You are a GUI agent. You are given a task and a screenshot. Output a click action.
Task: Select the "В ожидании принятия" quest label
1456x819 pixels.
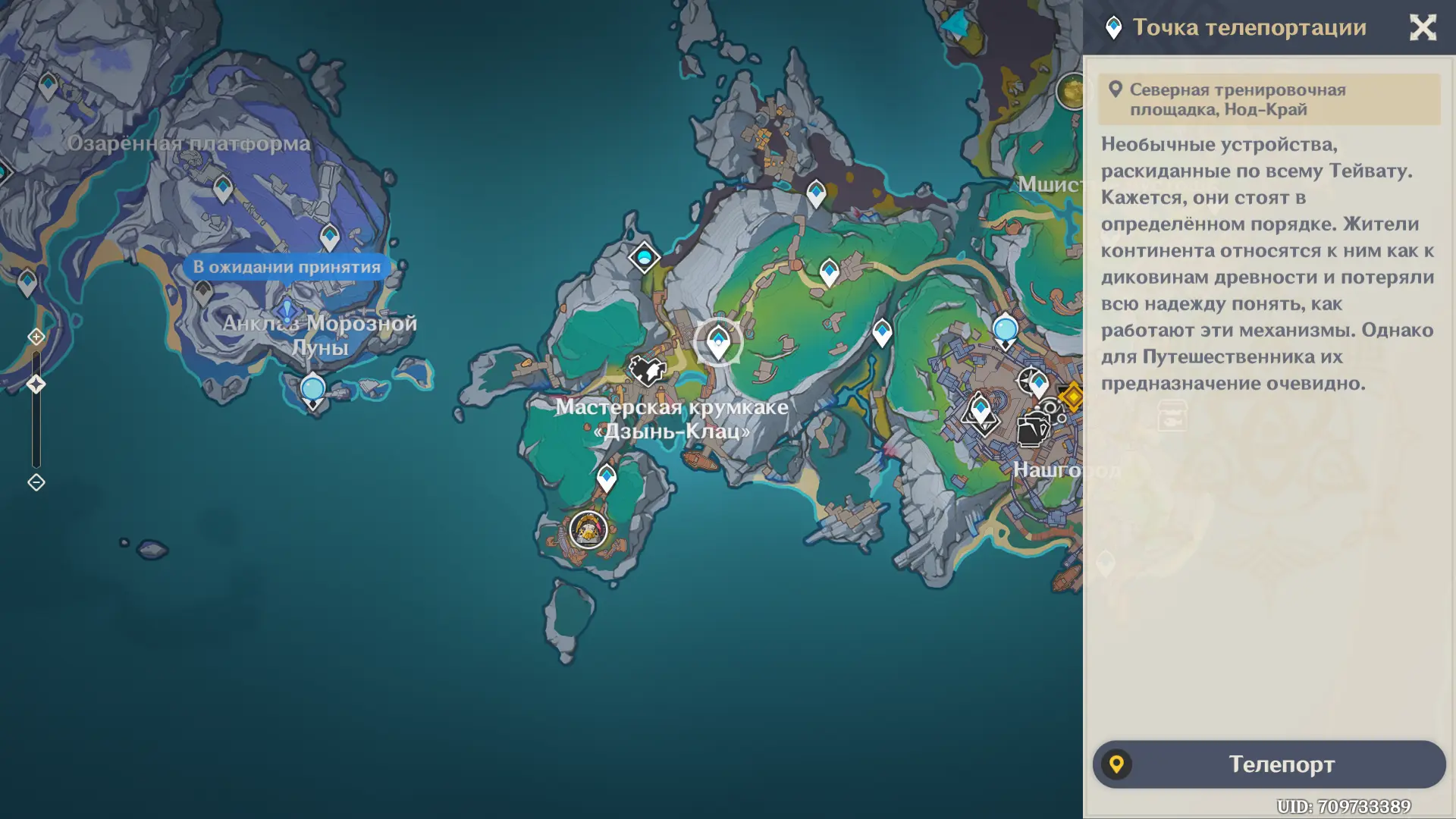tap(287, 267)
